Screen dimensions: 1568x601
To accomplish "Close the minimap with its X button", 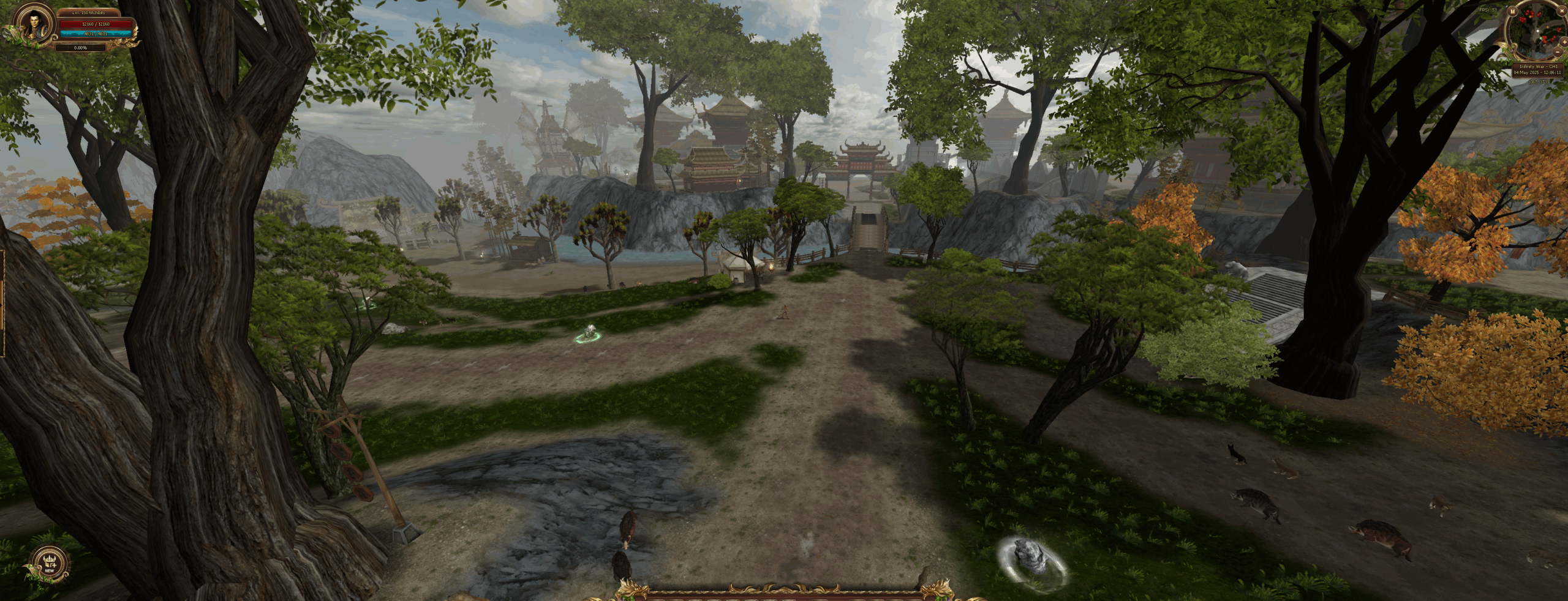I will 1562,11.
